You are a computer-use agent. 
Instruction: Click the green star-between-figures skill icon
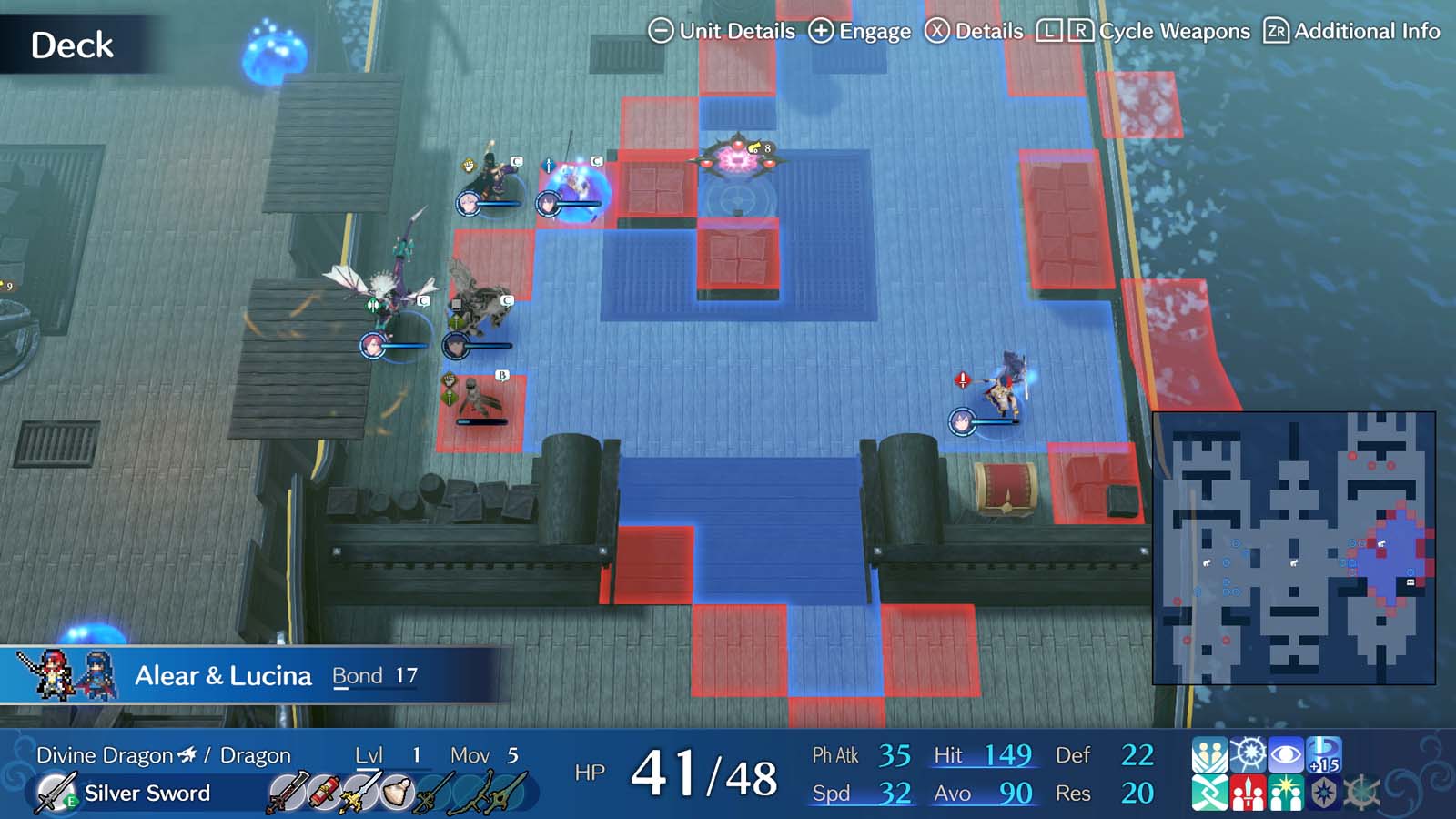coord(1286,792)
